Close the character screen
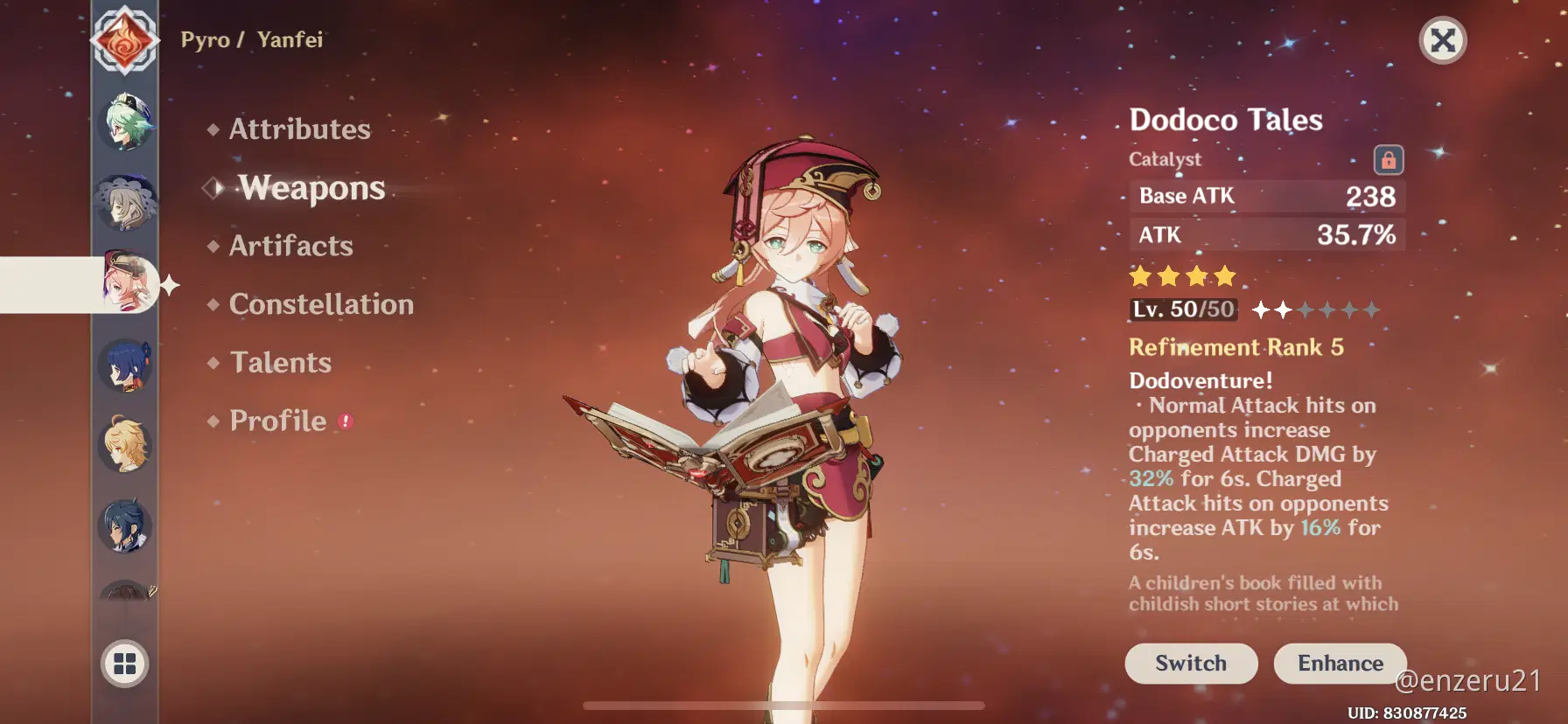Screen dimensions: 1568x724 pos(1442,40)
